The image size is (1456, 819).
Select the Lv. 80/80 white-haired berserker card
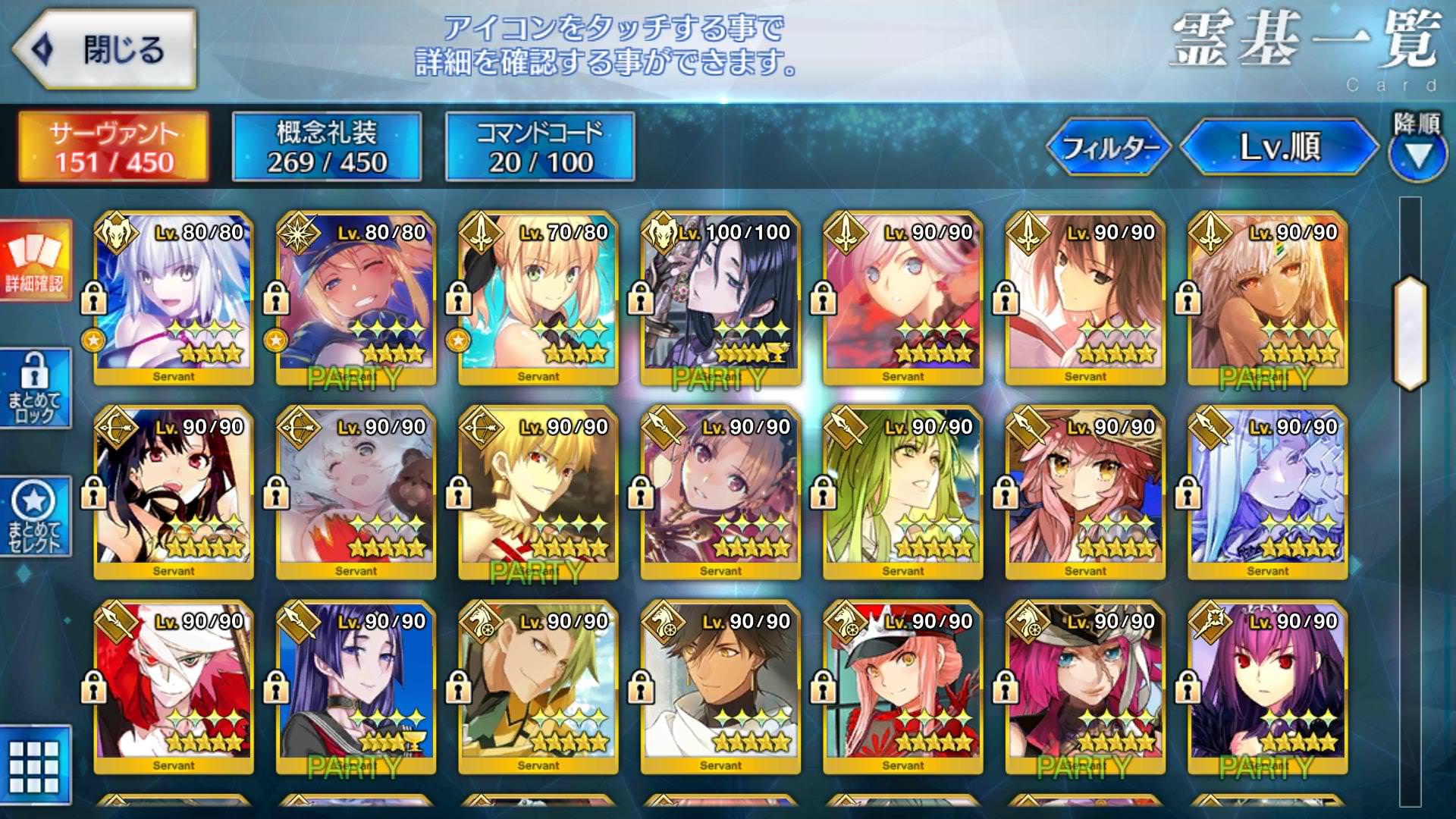(x=174, y=298)
